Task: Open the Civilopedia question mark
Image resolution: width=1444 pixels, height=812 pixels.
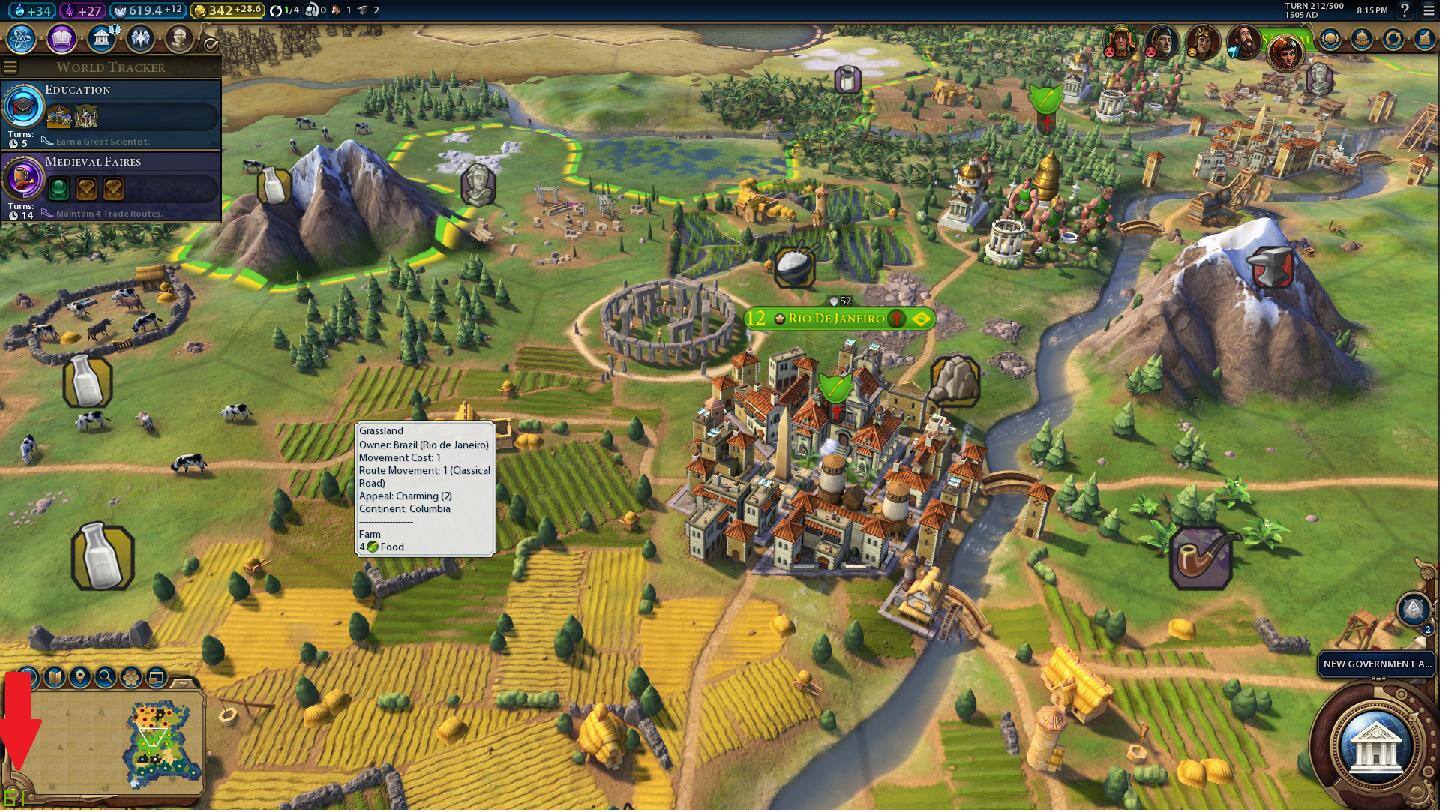Action: [1406, 10]
